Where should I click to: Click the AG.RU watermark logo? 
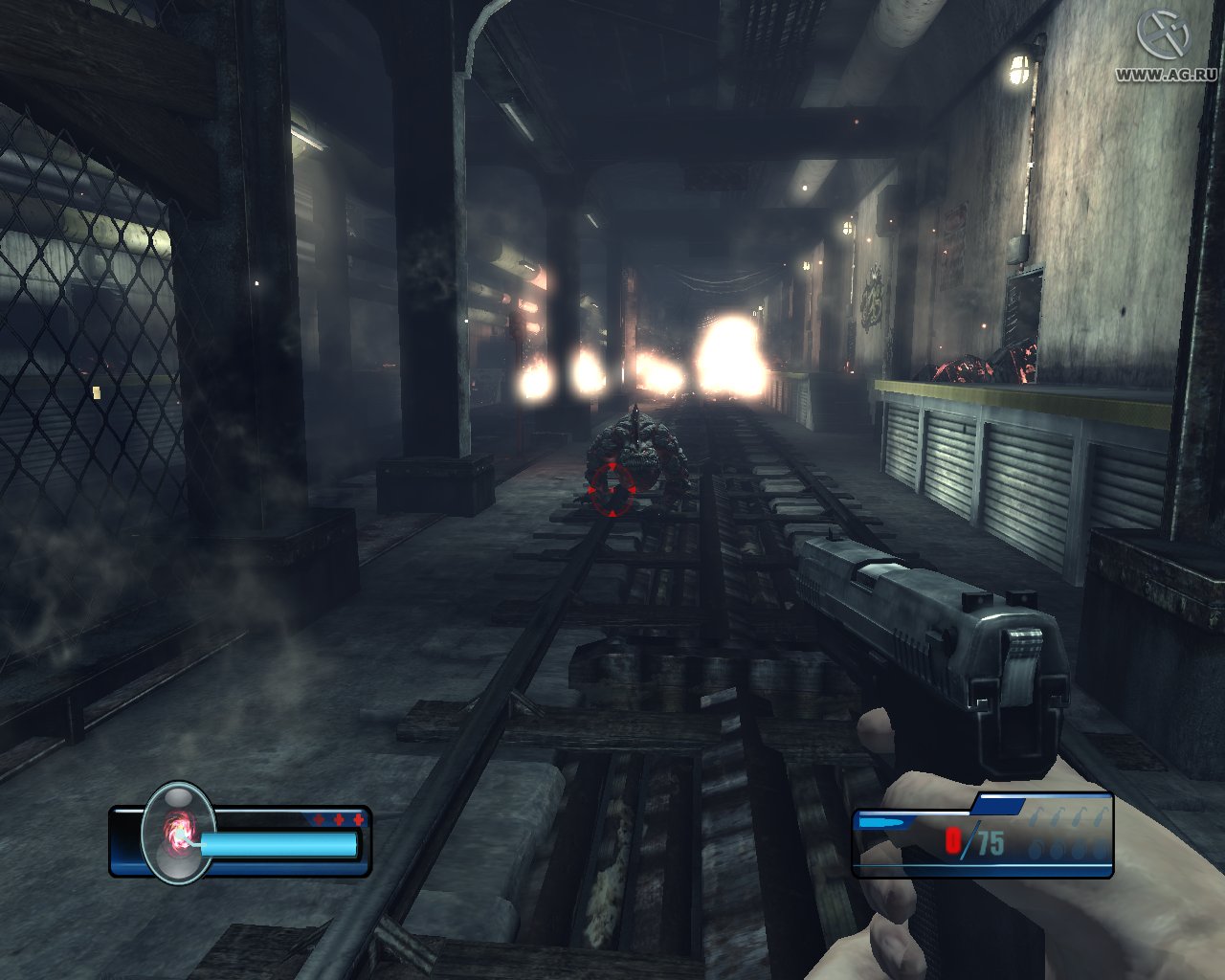(x=1162, y=38)
